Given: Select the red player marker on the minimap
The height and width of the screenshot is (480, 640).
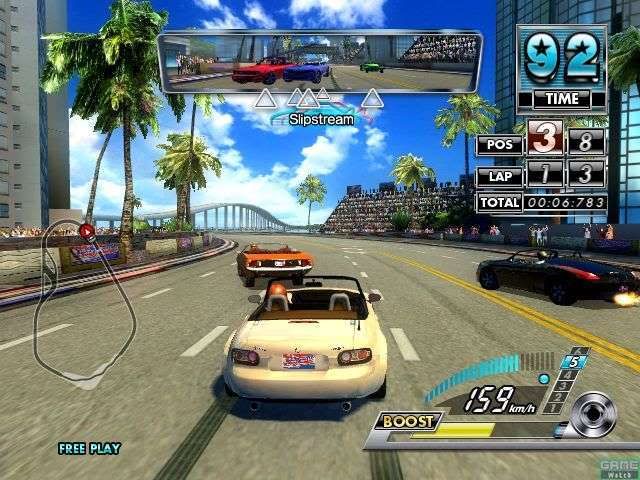Looking at the screenshot, I should tap(87, 231).
